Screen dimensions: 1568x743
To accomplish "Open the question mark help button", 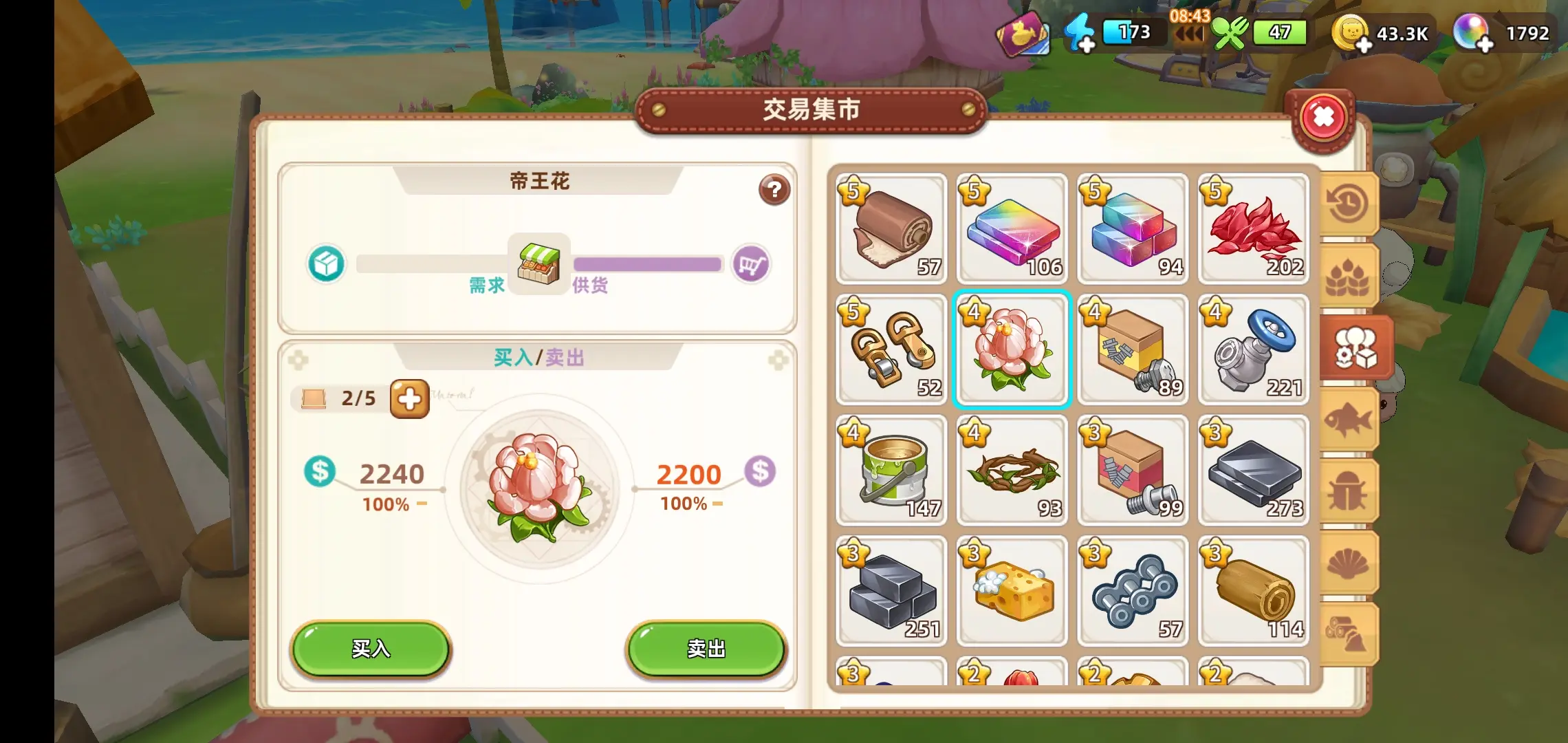I will 774,189.
